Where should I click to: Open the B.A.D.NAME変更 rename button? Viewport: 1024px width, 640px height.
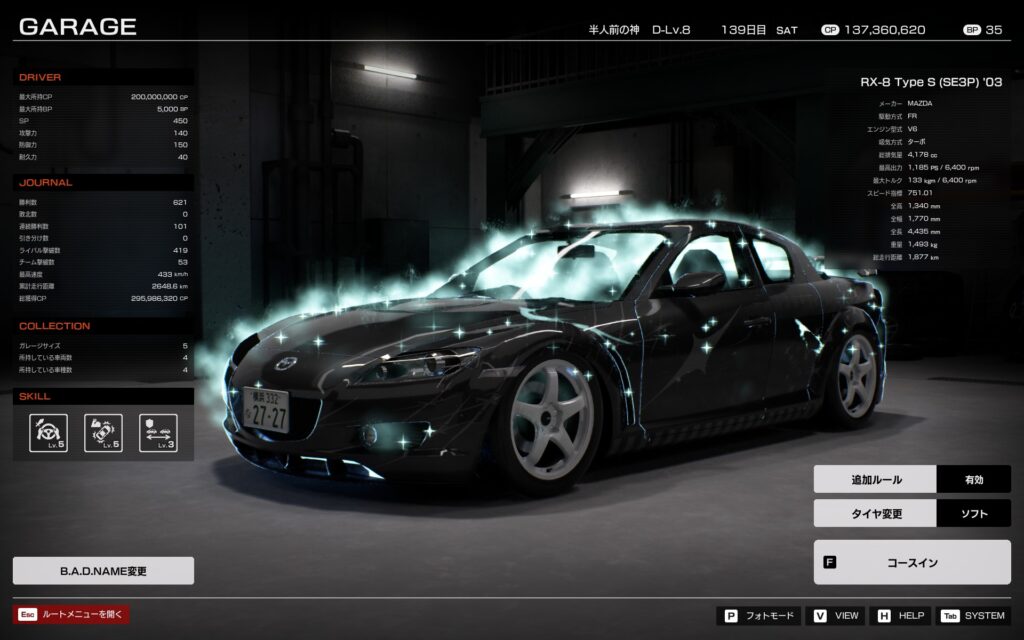coord(103,571)
